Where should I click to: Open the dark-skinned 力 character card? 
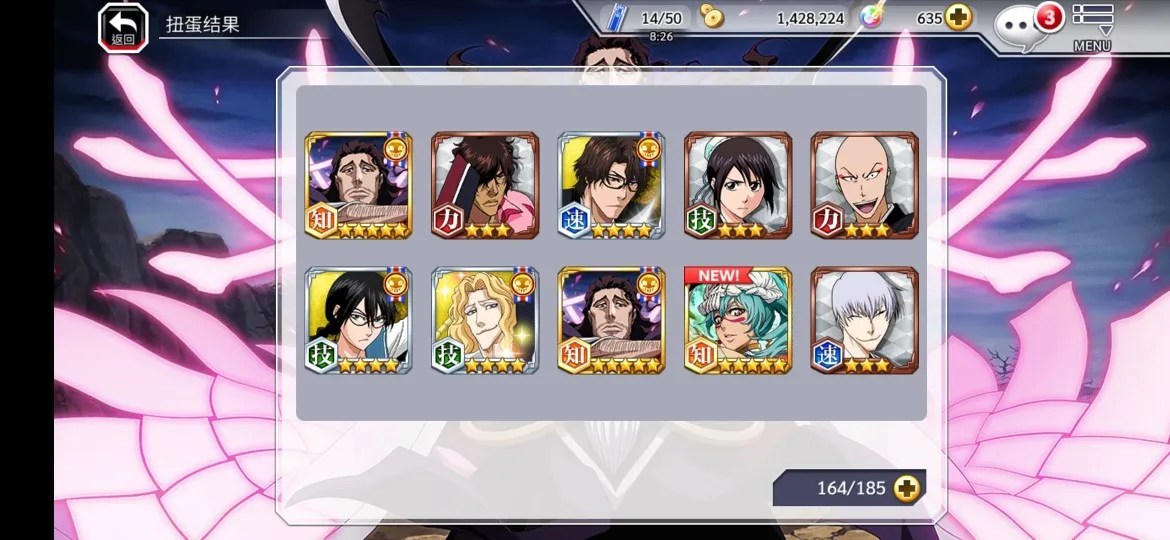pos(485,185)
